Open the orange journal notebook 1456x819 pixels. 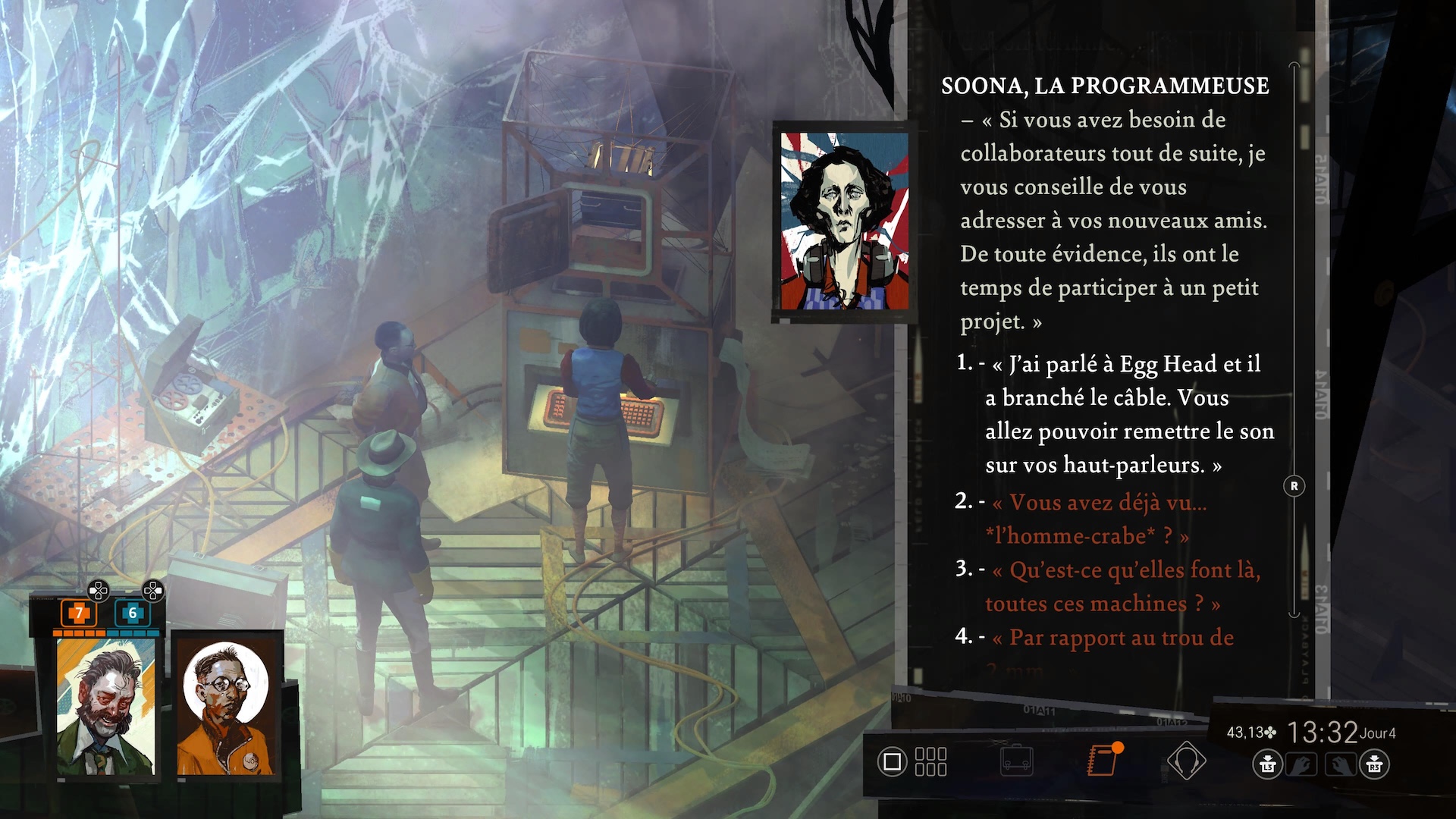click(1103, 760)
